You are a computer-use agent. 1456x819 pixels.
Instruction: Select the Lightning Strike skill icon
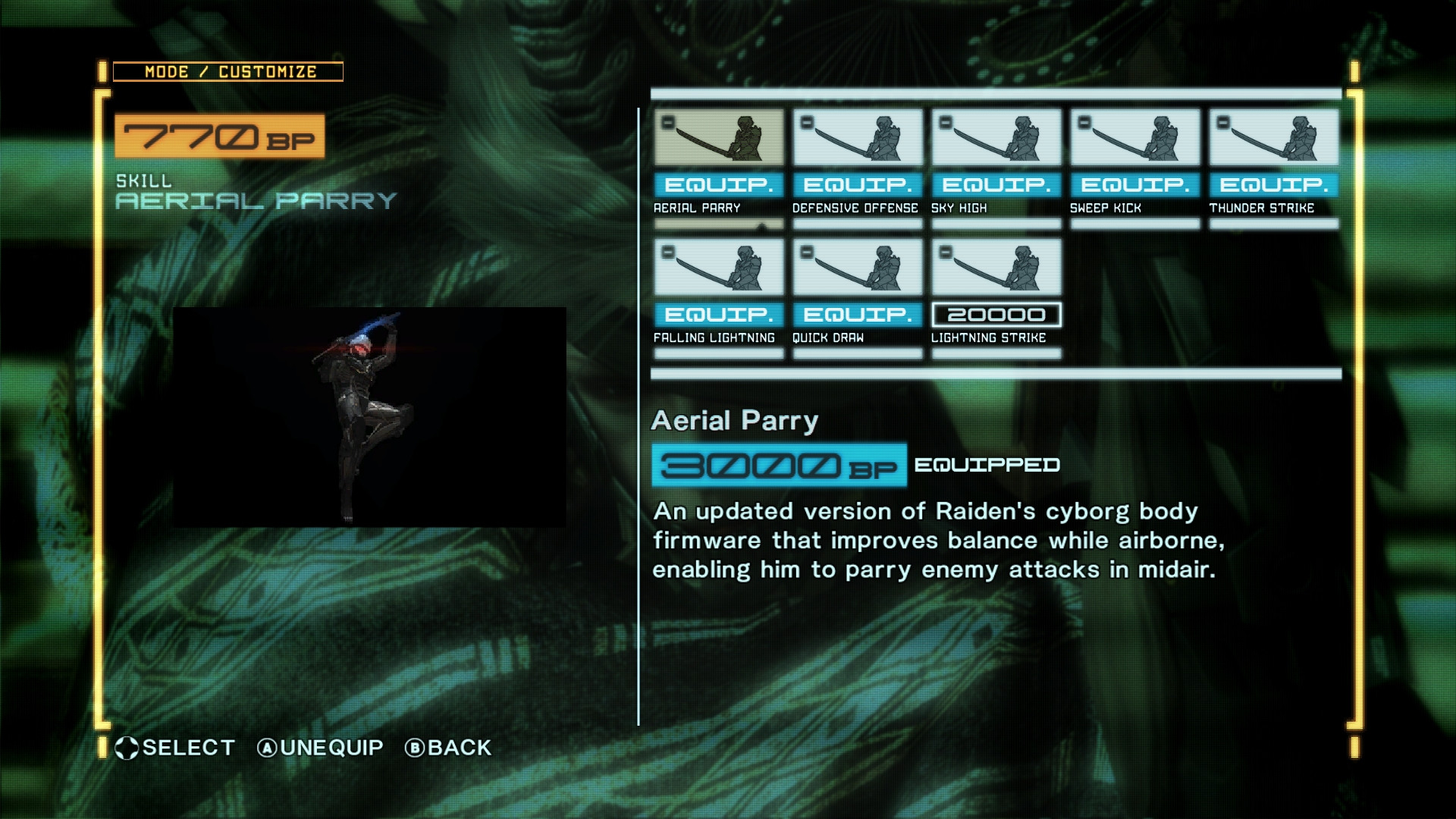point(995,268)
